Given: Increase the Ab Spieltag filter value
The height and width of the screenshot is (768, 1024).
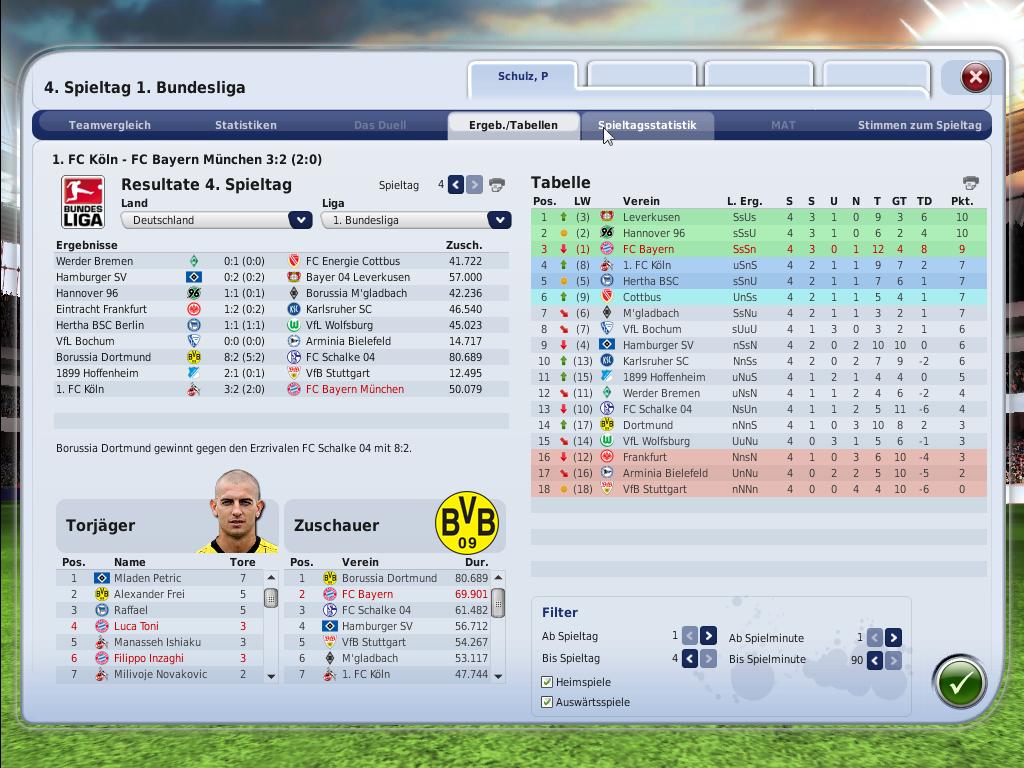Looking at the screenshot, I should [708, 636].
